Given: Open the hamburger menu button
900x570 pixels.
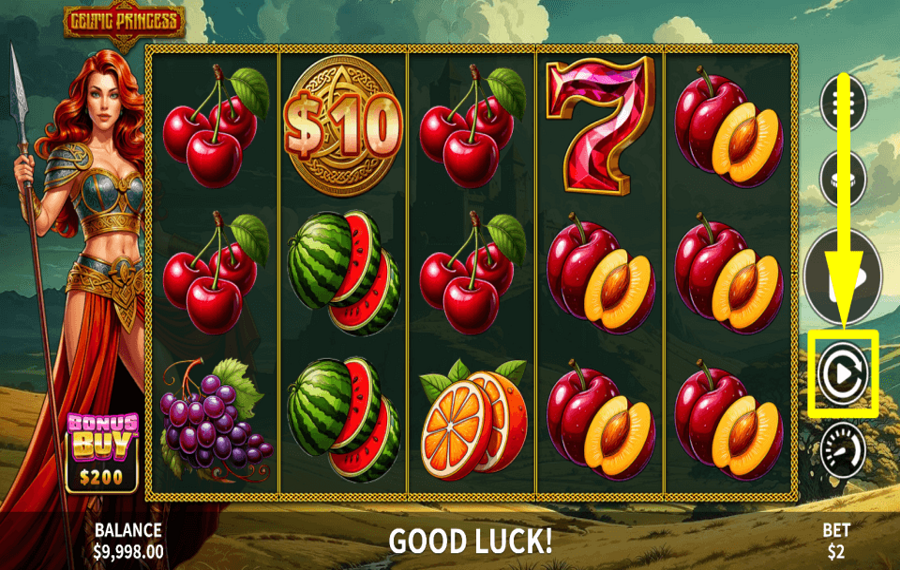Looking at the screenshot, I should tap(842, 103).
